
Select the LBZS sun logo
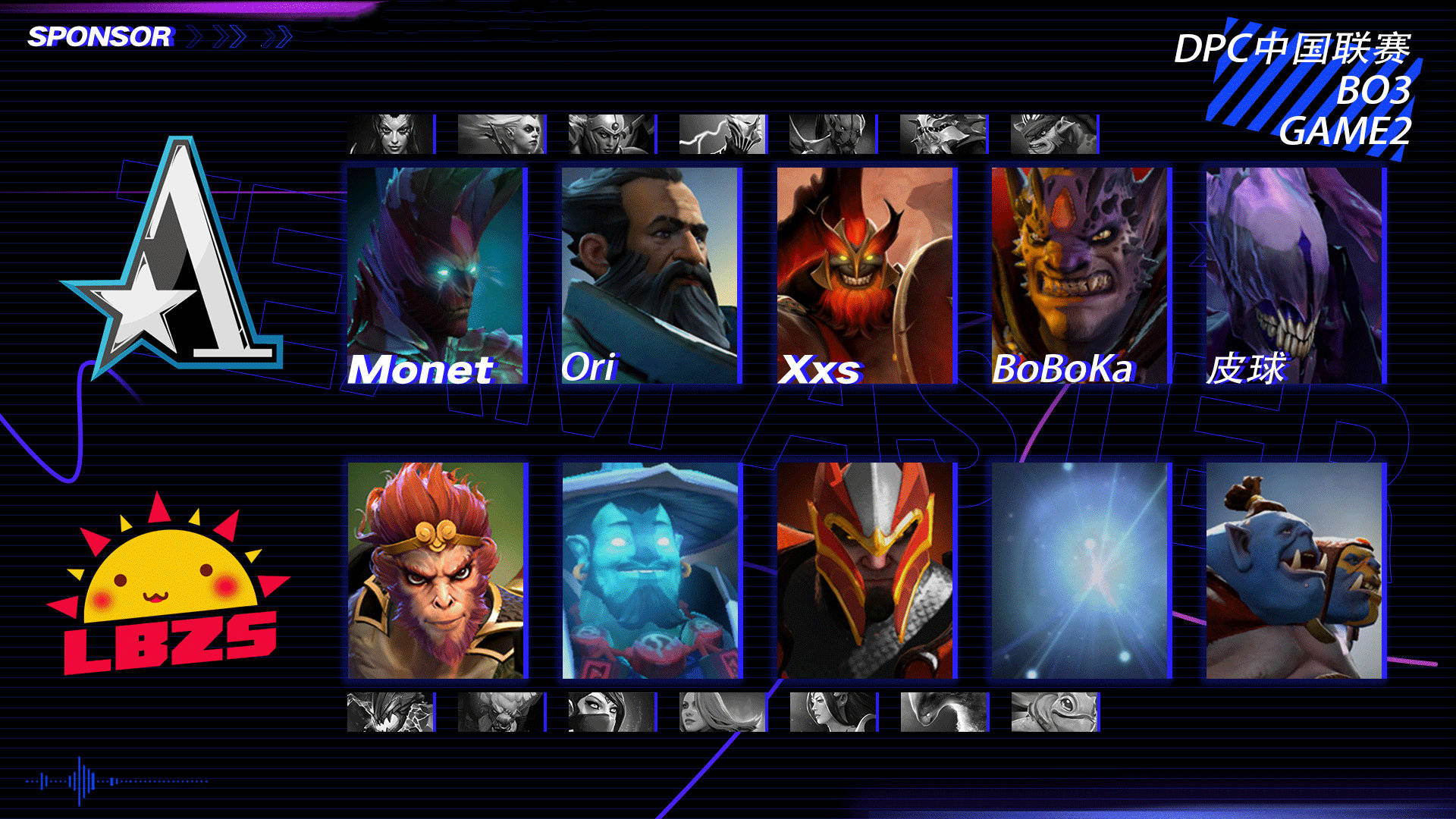click(168, 585)
